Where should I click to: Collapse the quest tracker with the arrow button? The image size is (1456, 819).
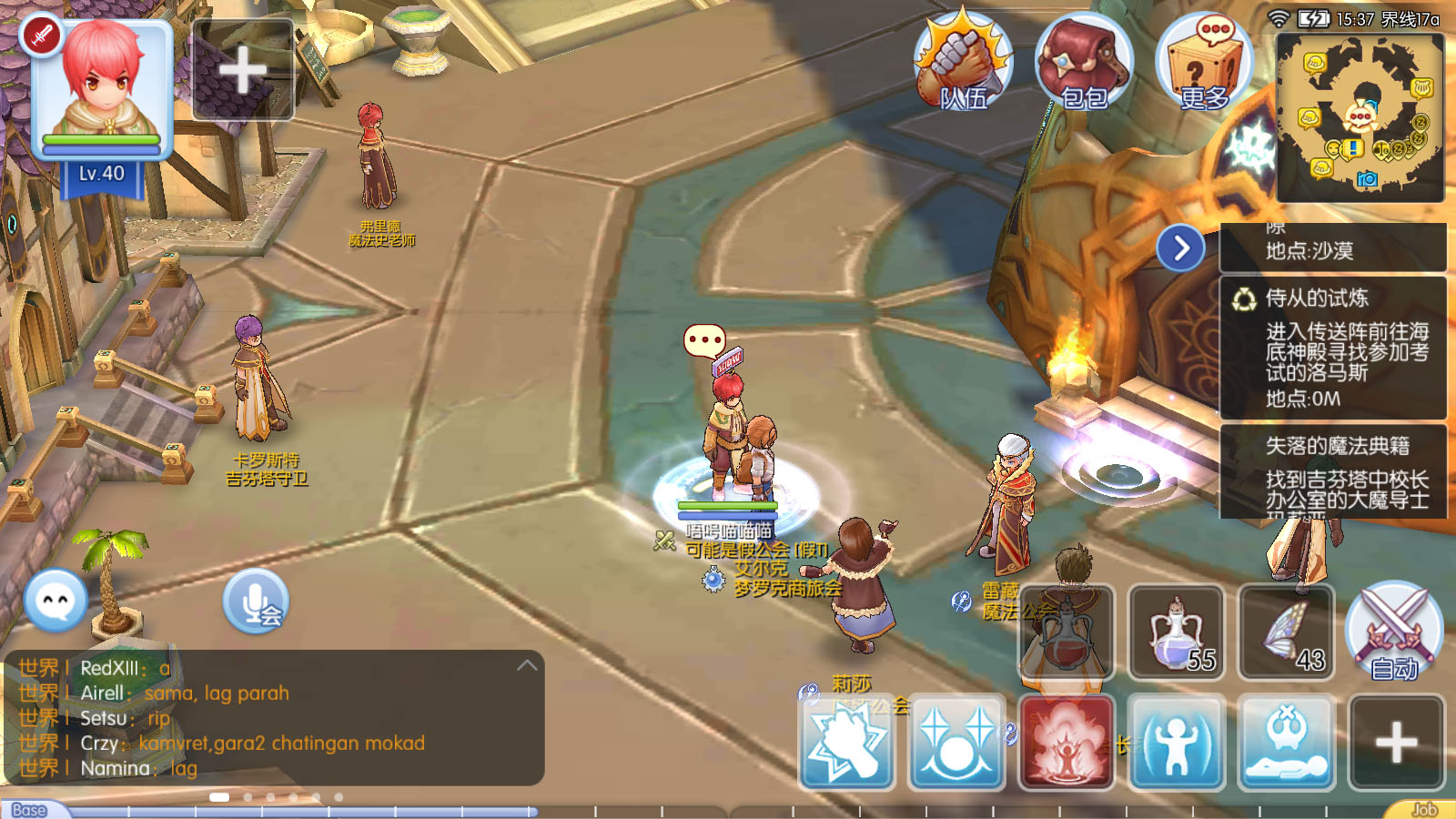(1180, 248)
